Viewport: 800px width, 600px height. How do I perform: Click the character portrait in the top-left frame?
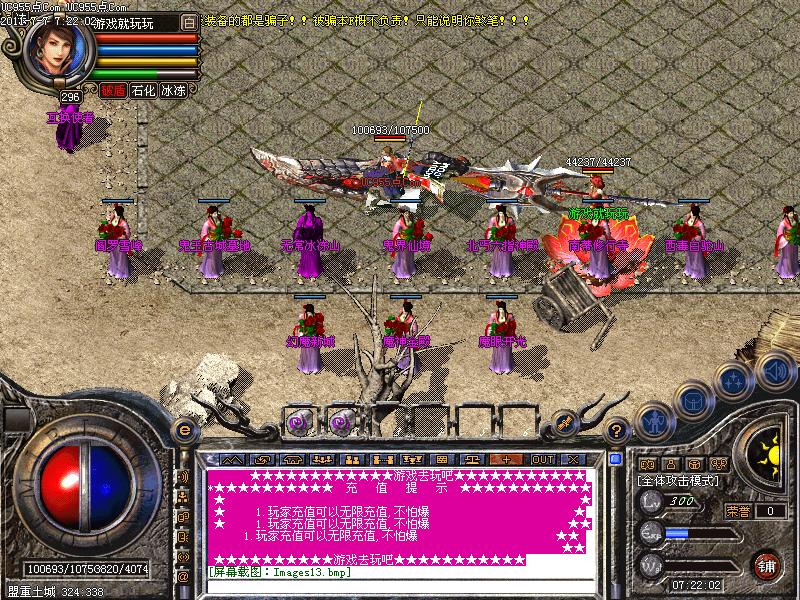57,52
